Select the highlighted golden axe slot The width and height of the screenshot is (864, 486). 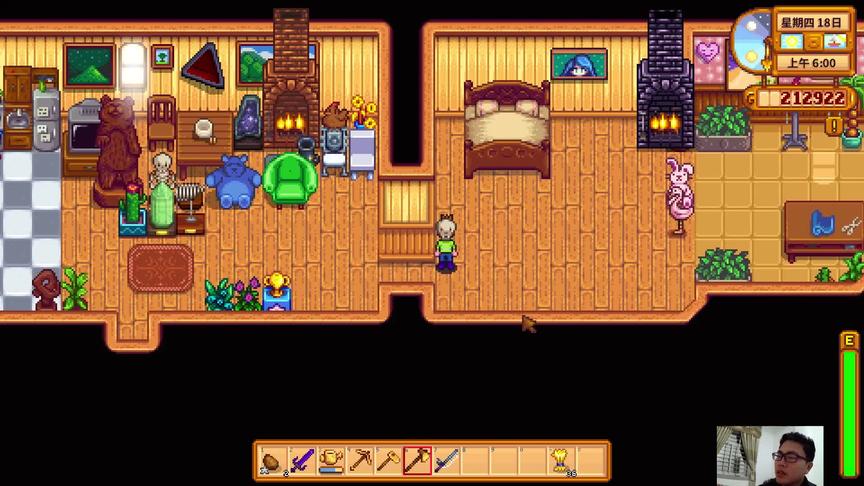click(418, 461)
